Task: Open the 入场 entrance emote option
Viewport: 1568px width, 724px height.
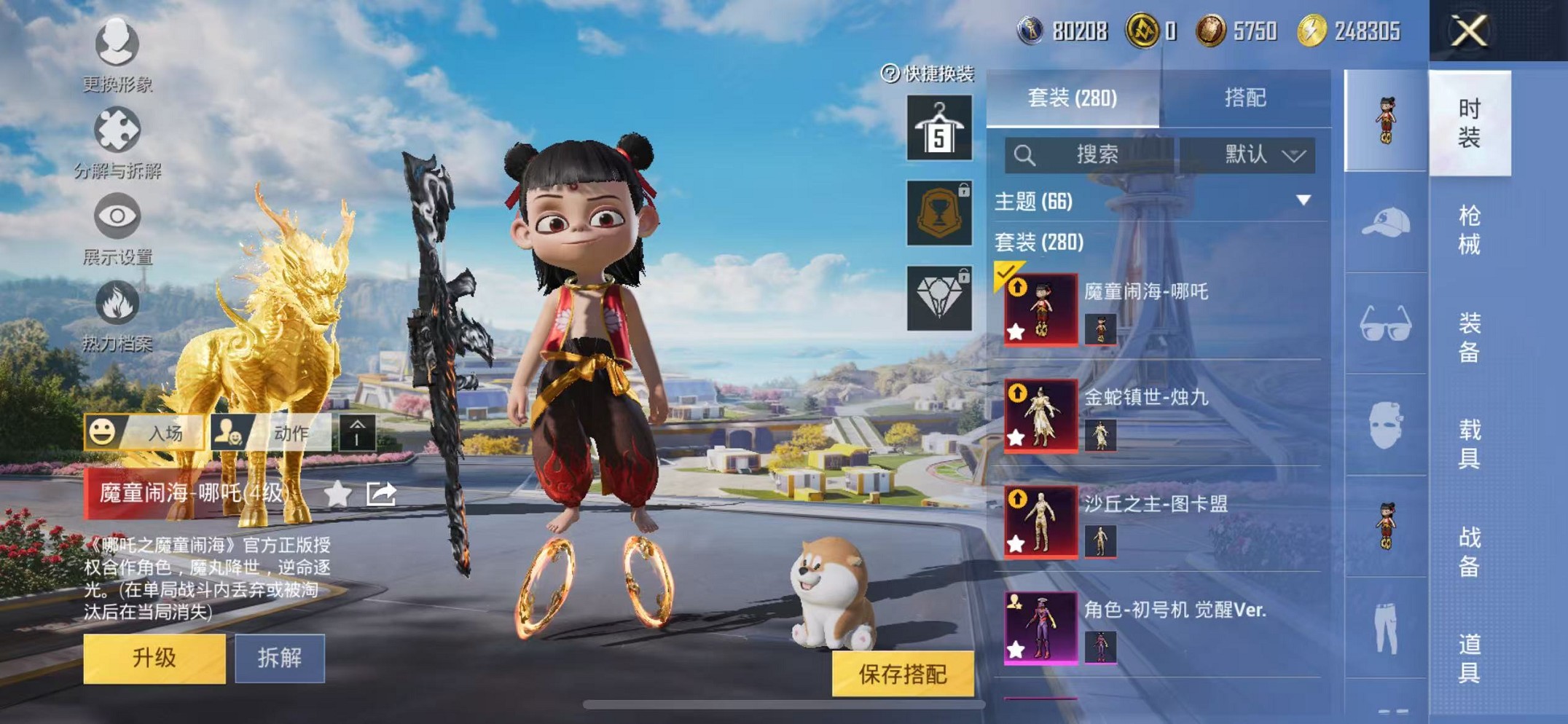Action: tap(146, 433)
